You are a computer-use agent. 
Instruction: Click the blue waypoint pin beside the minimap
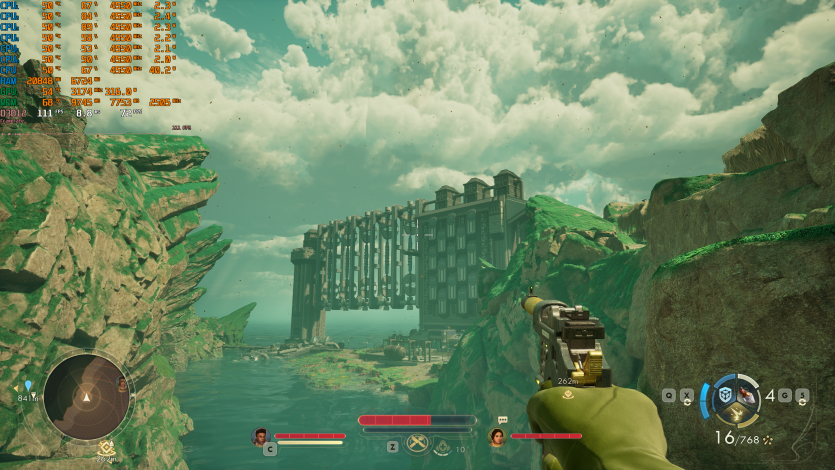coord(28,385)
